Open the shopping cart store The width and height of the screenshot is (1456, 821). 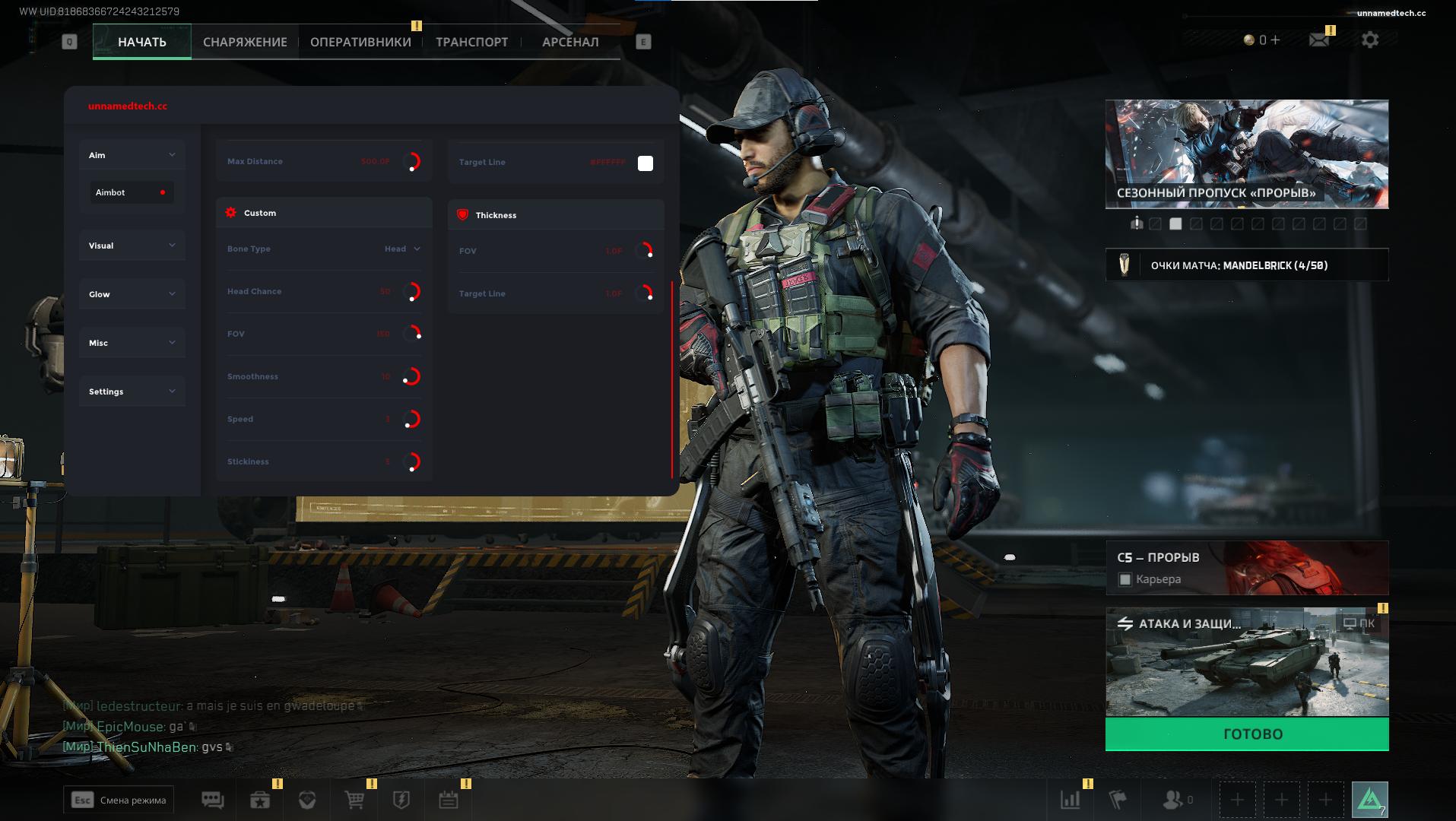point(354,800)
